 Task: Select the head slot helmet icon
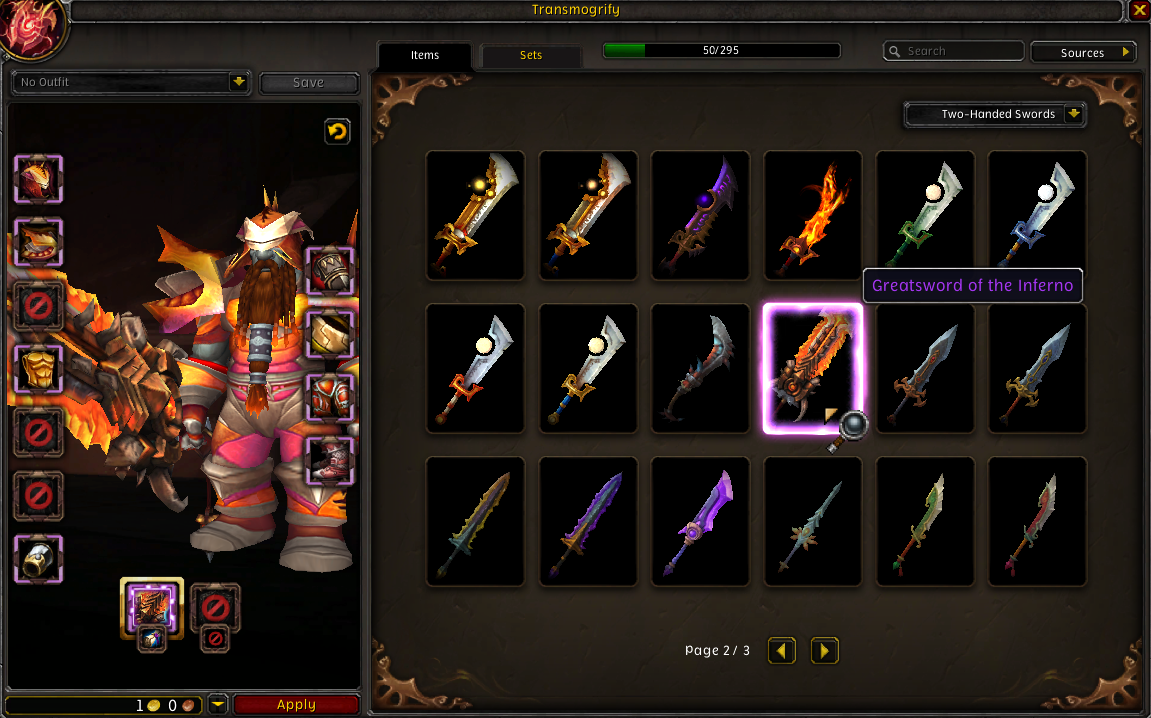[x=39, y=180]
